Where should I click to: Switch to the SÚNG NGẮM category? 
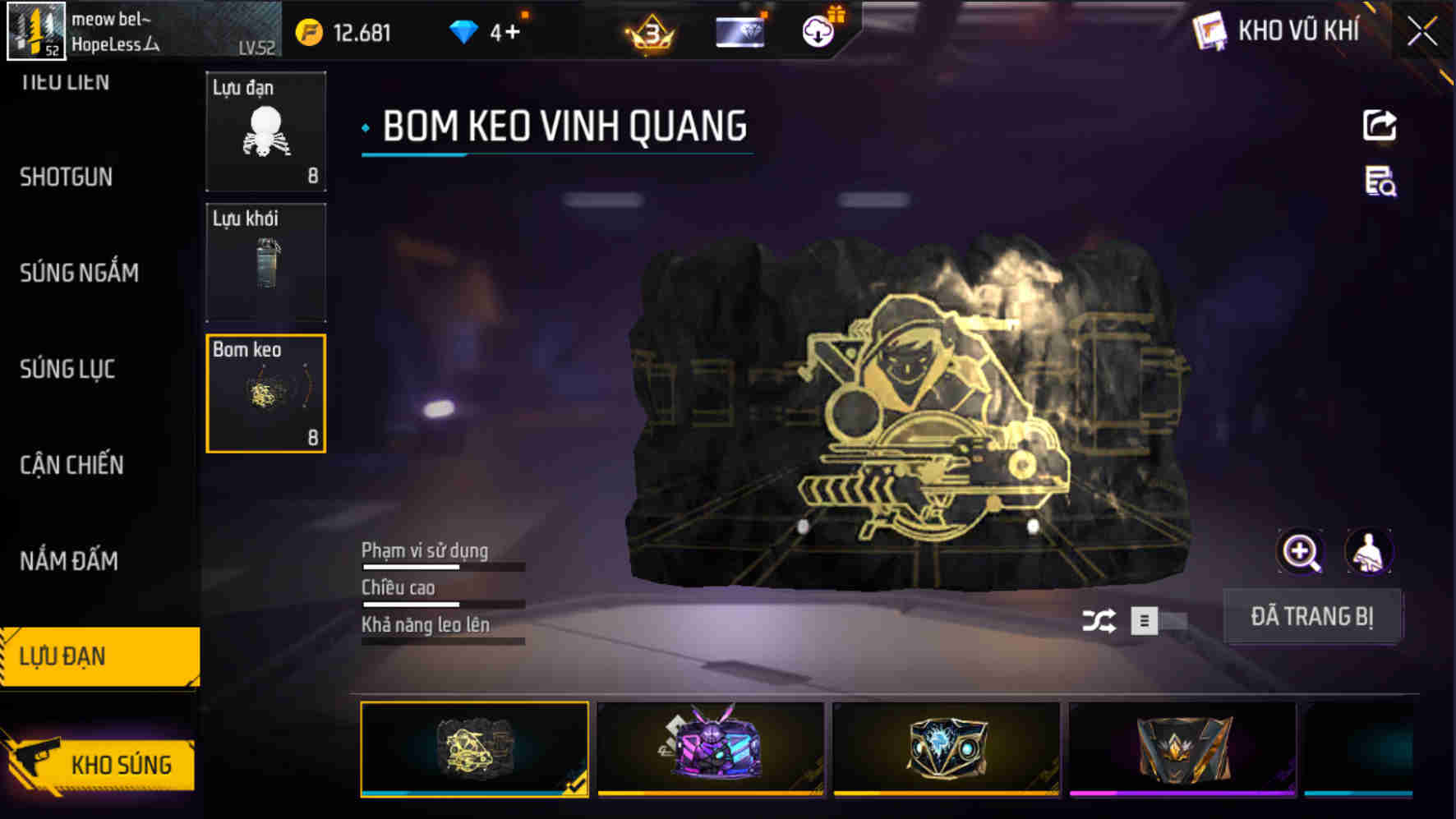click(x=79, y=273)
